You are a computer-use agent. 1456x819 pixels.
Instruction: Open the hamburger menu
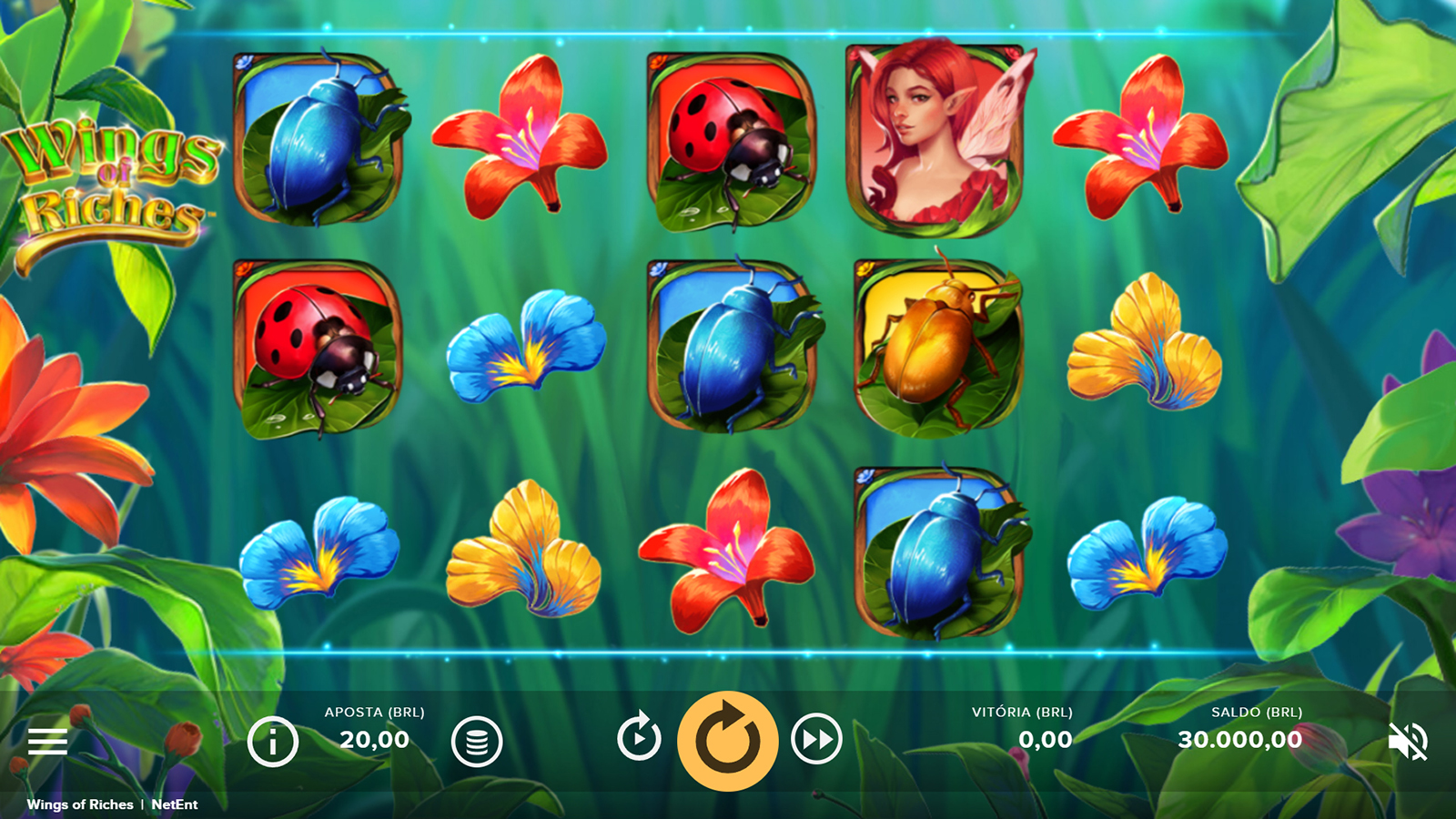click(x=47, y=742)
